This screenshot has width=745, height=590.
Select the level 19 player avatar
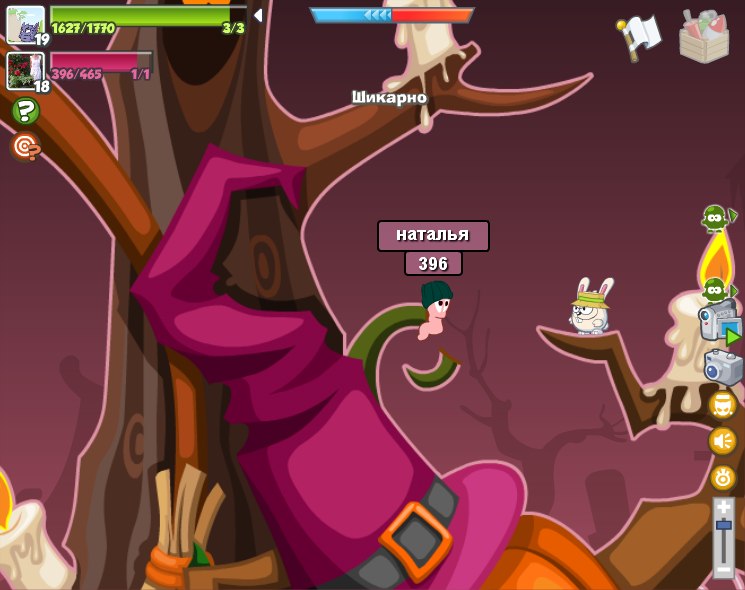pos(25,24)
